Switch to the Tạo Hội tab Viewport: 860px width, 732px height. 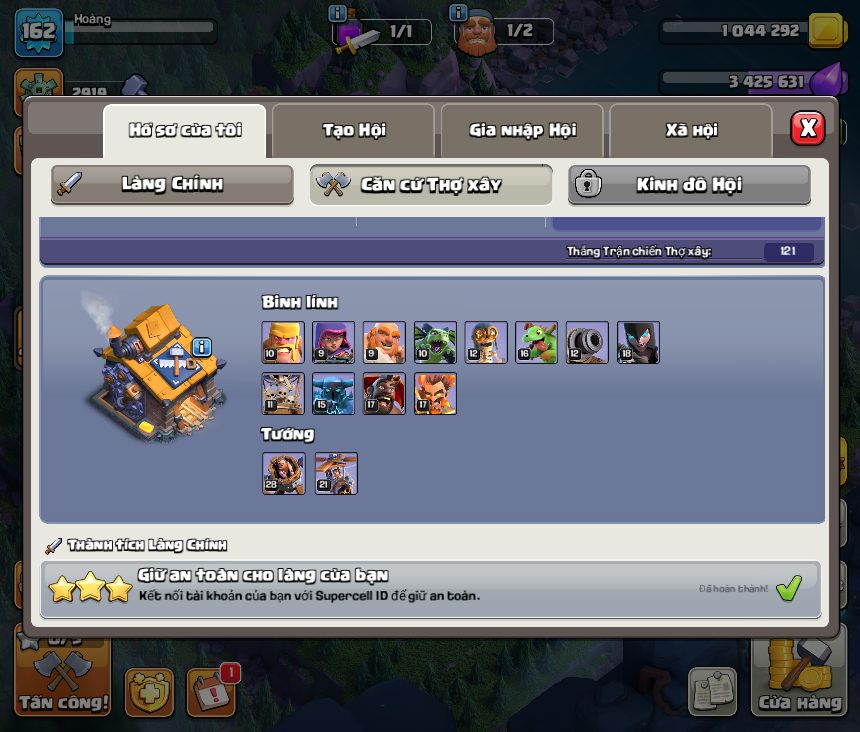tap(353, 130)
